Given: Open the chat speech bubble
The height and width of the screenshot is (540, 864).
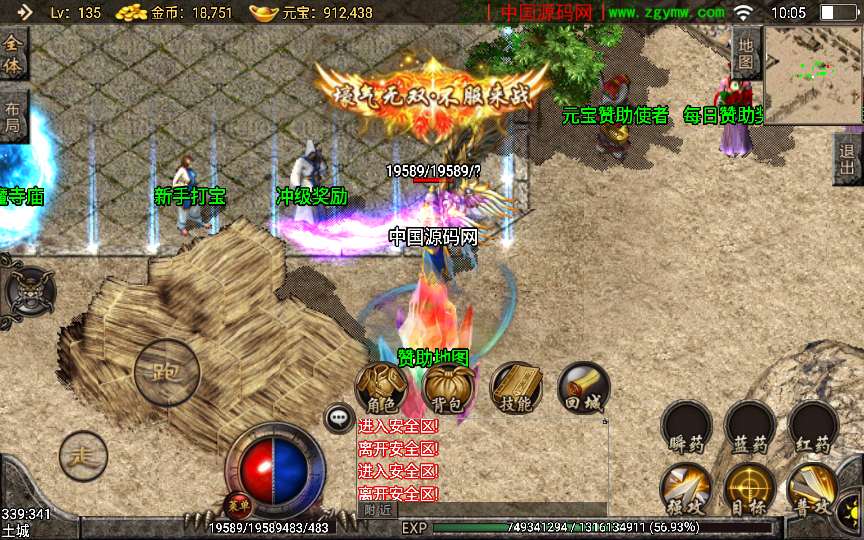Looking at the screenshot, I should coord(339,418).
